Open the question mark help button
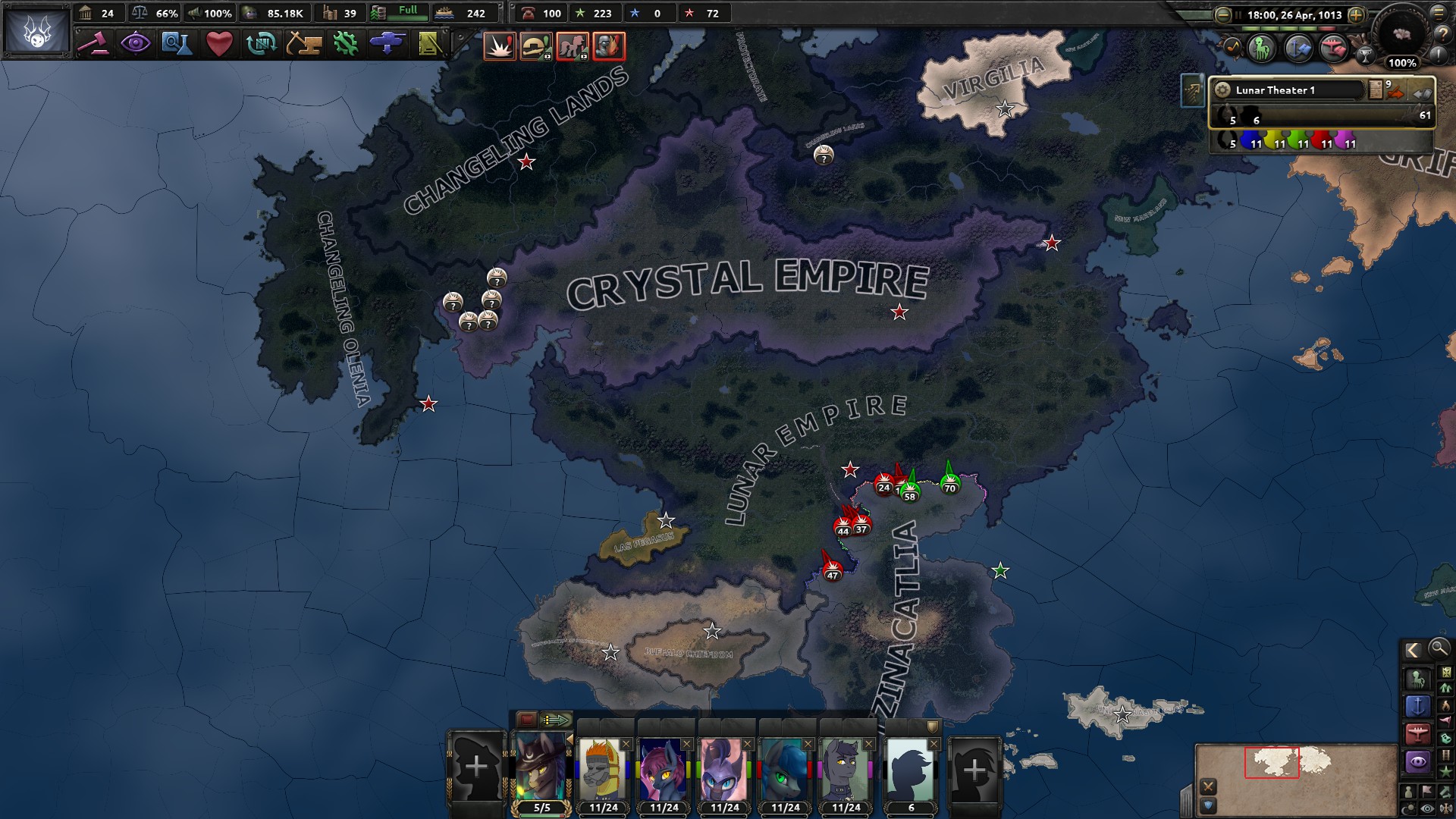Viewport: 1456px width, 819px height. pos(1442,33)
